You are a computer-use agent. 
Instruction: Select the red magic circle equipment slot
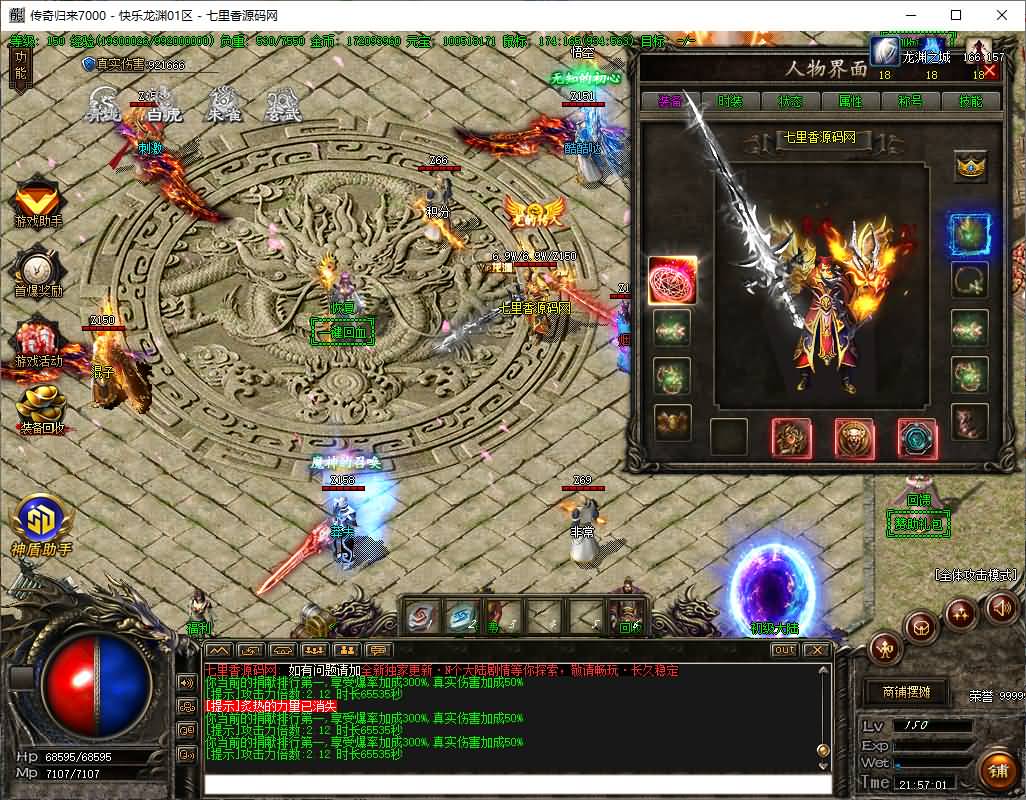click(672, 281)
